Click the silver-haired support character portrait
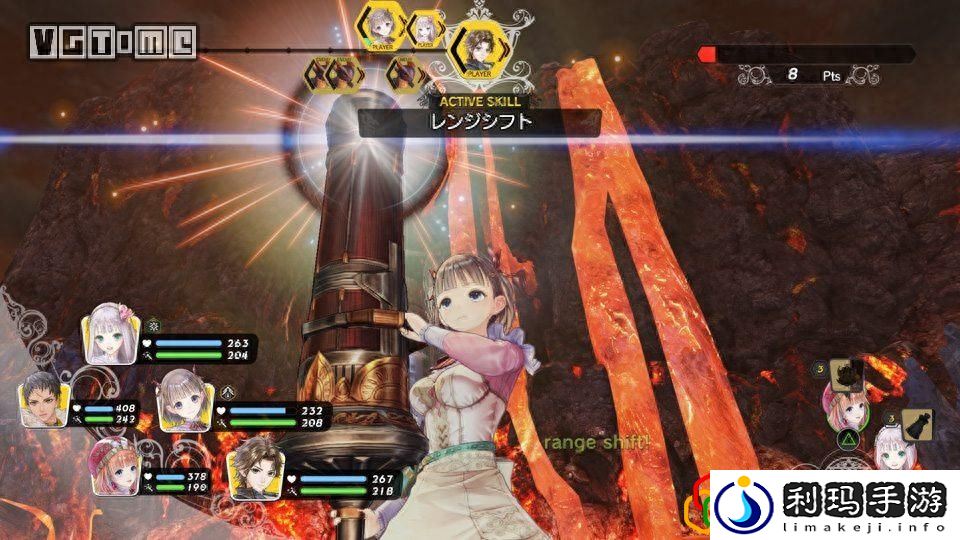 890,451
